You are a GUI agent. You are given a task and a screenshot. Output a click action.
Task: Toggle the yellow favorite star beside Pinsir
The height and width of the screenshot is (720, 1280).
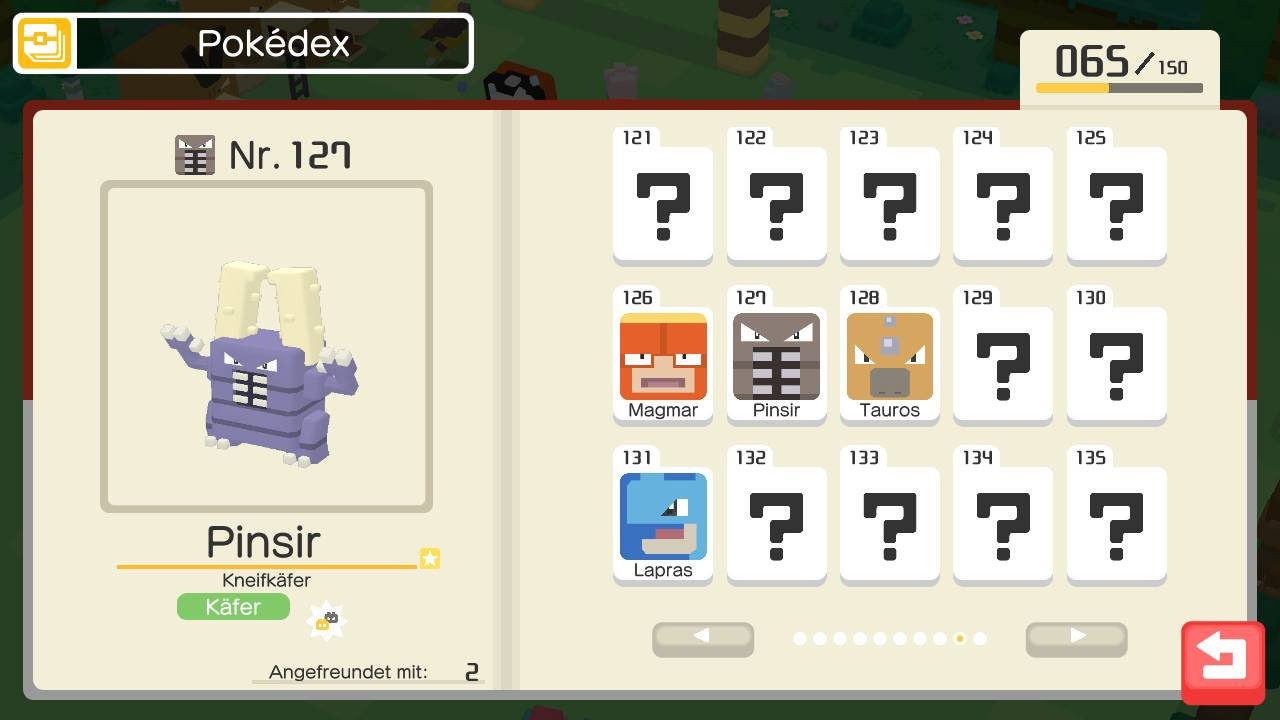click(x=430, y=559)
